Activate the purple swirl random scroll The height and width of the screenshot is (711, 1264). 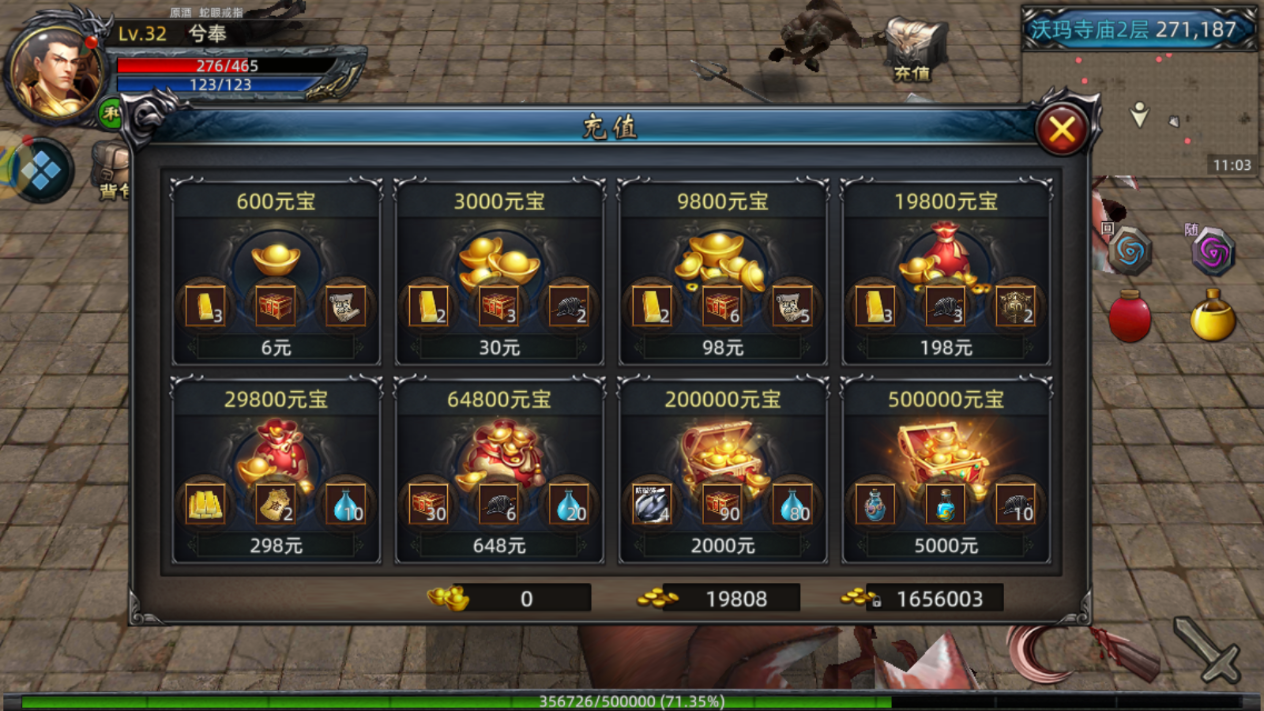(x=1212, y=252)
